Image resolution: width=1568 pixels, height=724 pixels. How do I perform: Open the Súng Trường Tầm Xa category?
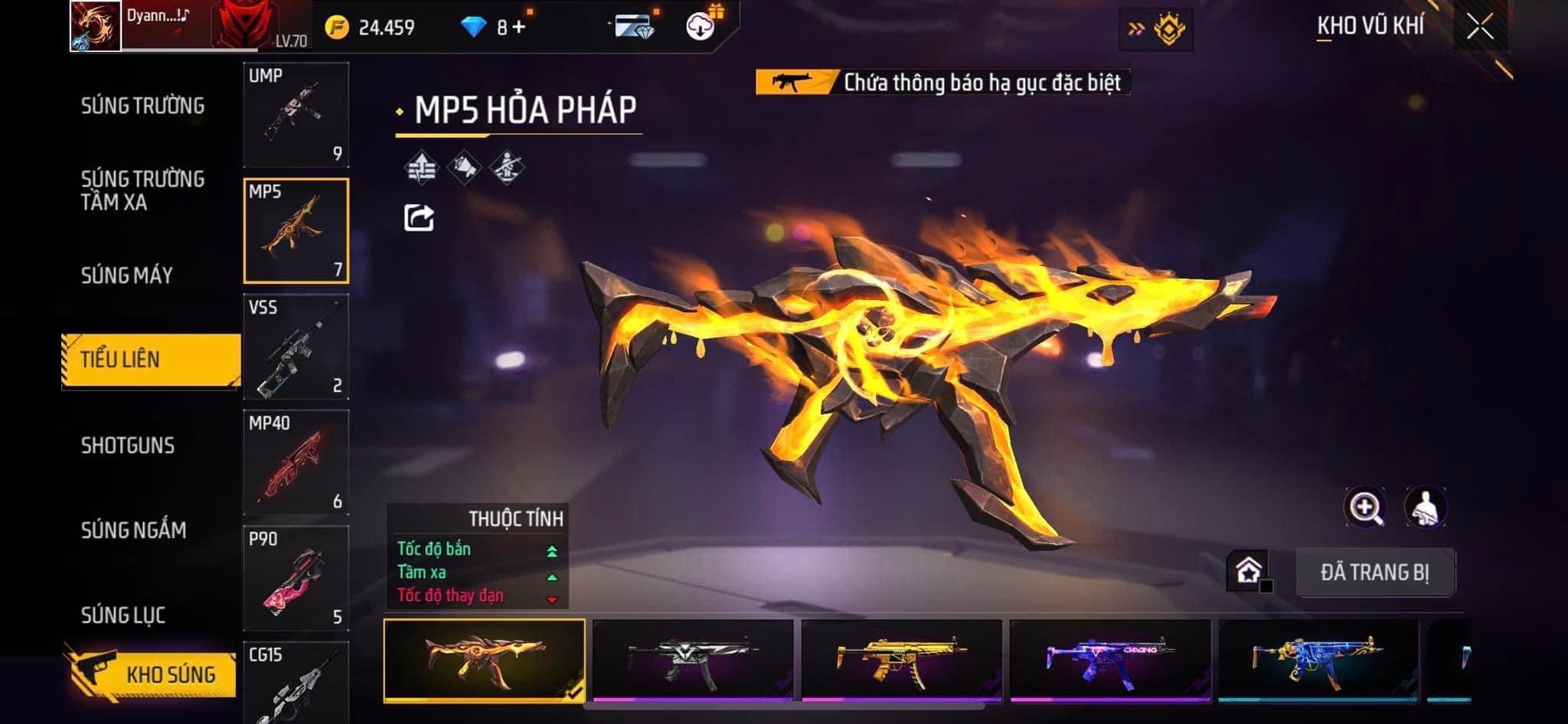(143, 191)
